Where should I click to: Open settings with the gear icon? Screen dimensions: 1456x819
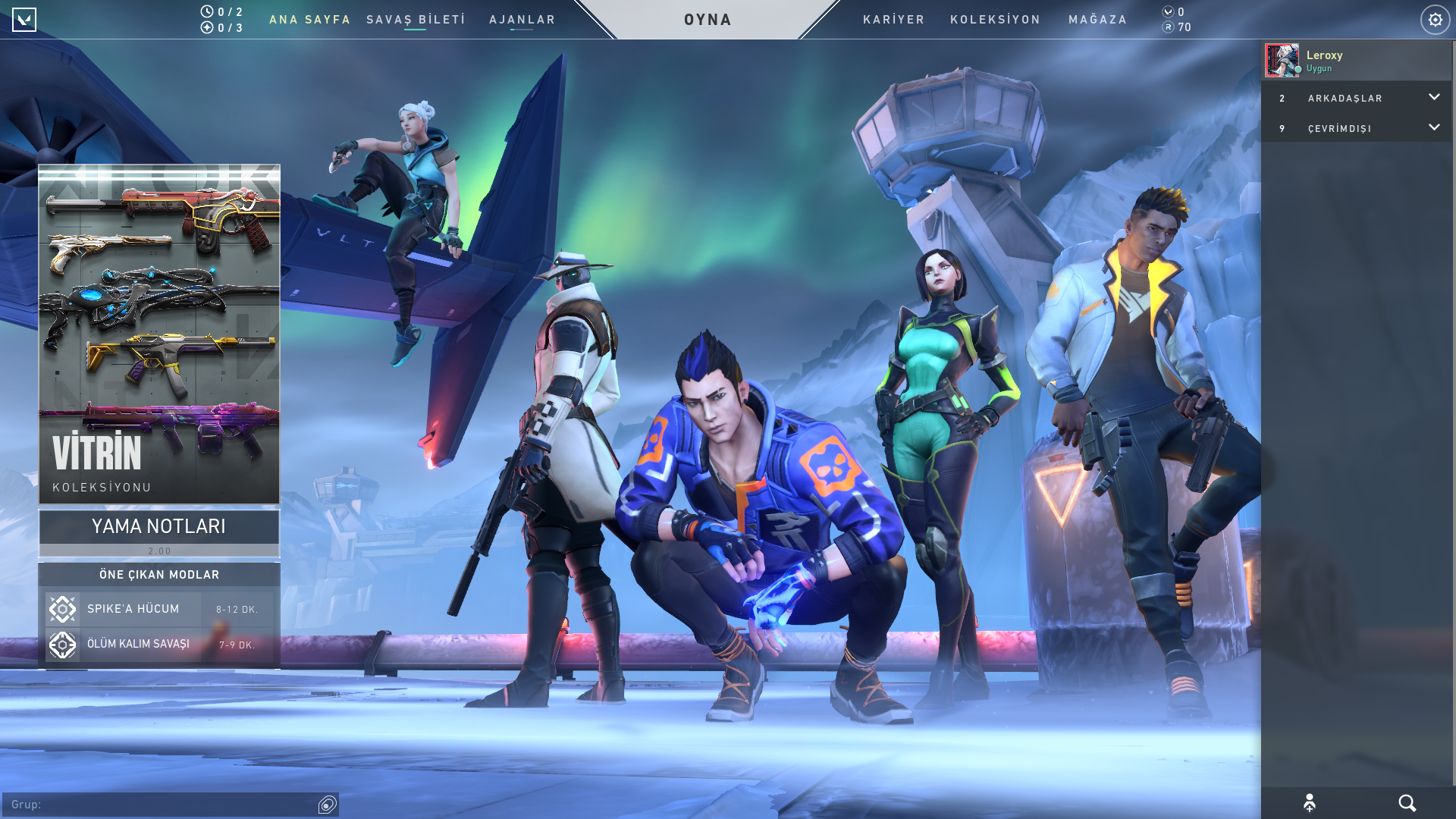pos(1435,20)
